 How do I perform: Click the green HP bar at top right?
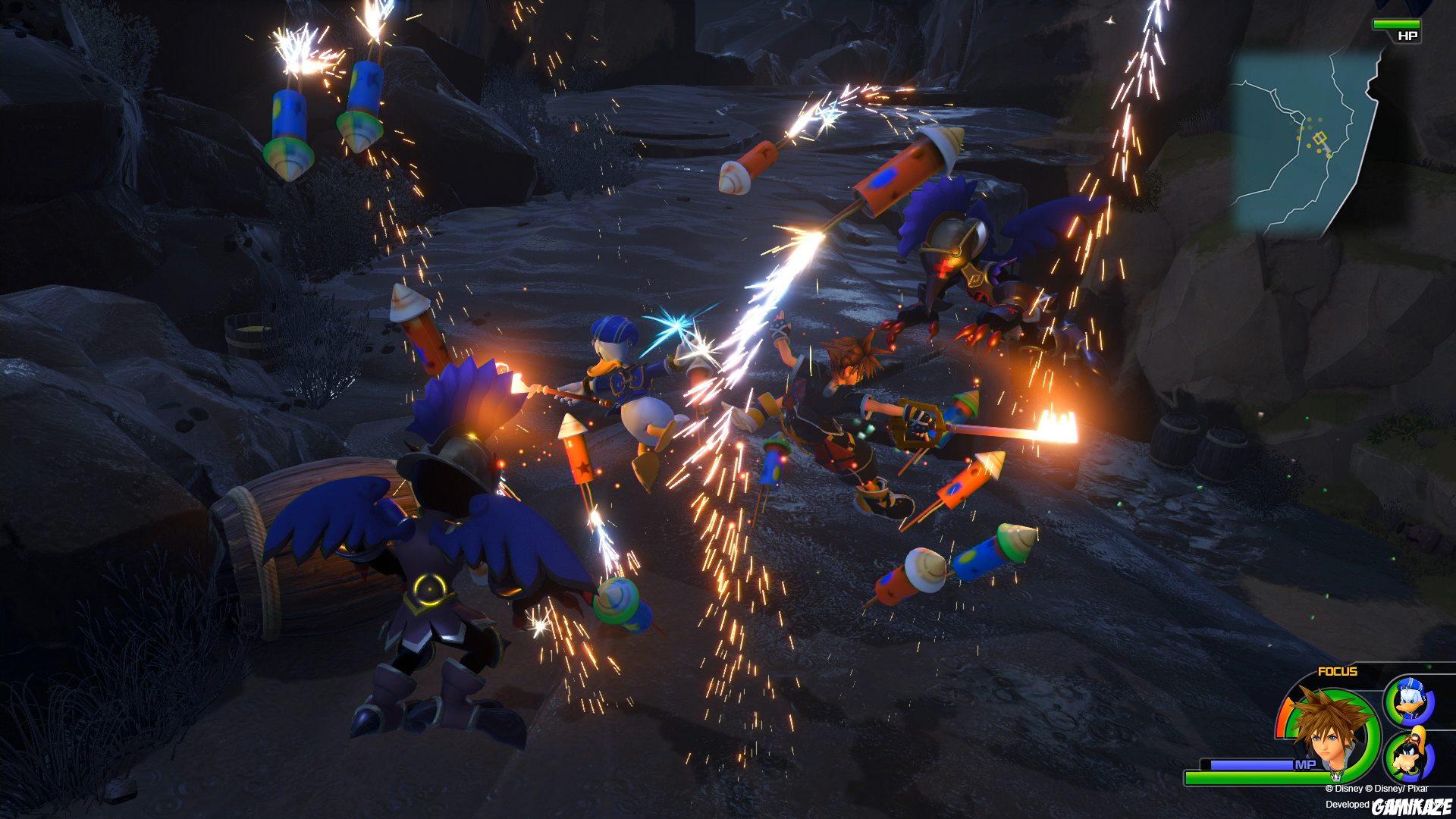click(1397, 24)
